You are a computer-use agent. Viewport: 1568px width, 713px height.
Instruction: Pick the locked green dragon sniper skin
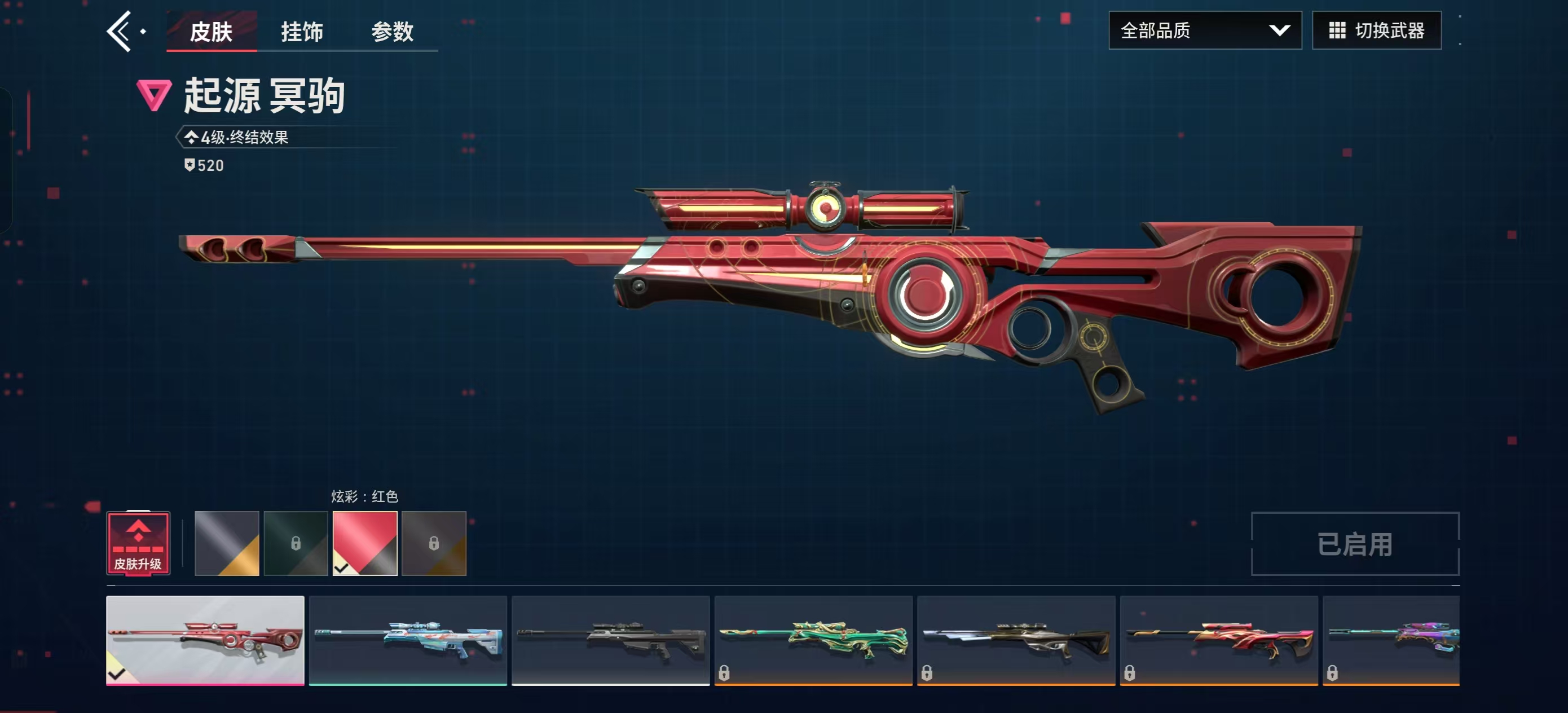[x=813, y=640]
